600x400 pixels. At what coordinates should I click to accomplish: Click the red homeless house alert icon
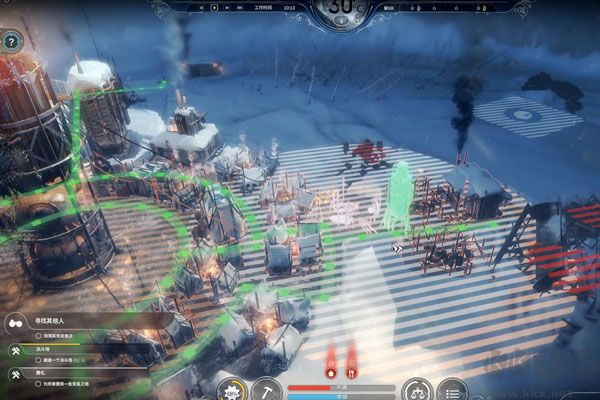click(x=331, y=372)
